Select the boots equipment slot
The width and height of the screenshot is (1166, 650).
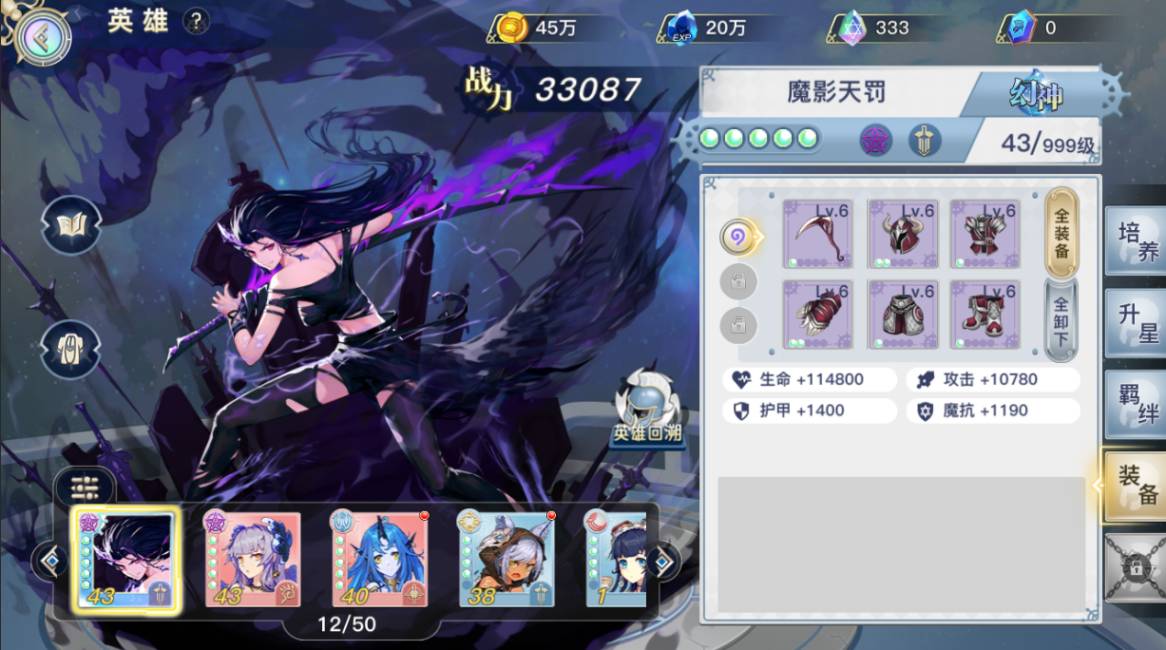coord(985,315)
